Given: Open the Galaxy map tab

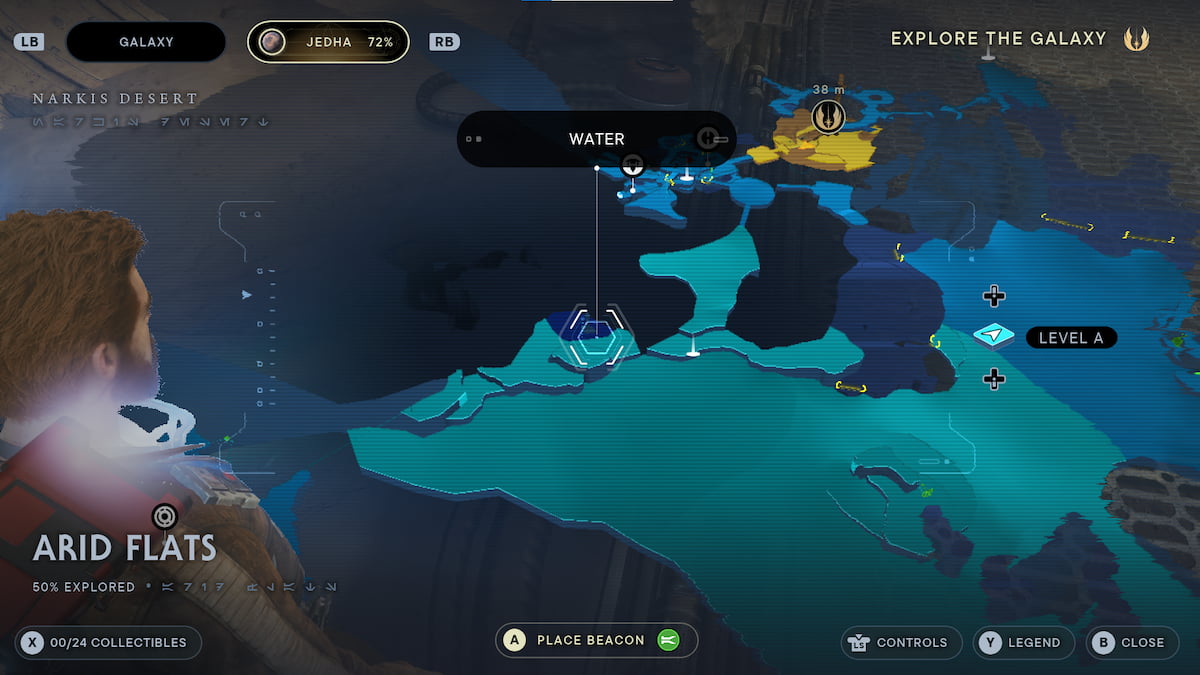Looking at the screenshot, I should [x=146, y=42].
